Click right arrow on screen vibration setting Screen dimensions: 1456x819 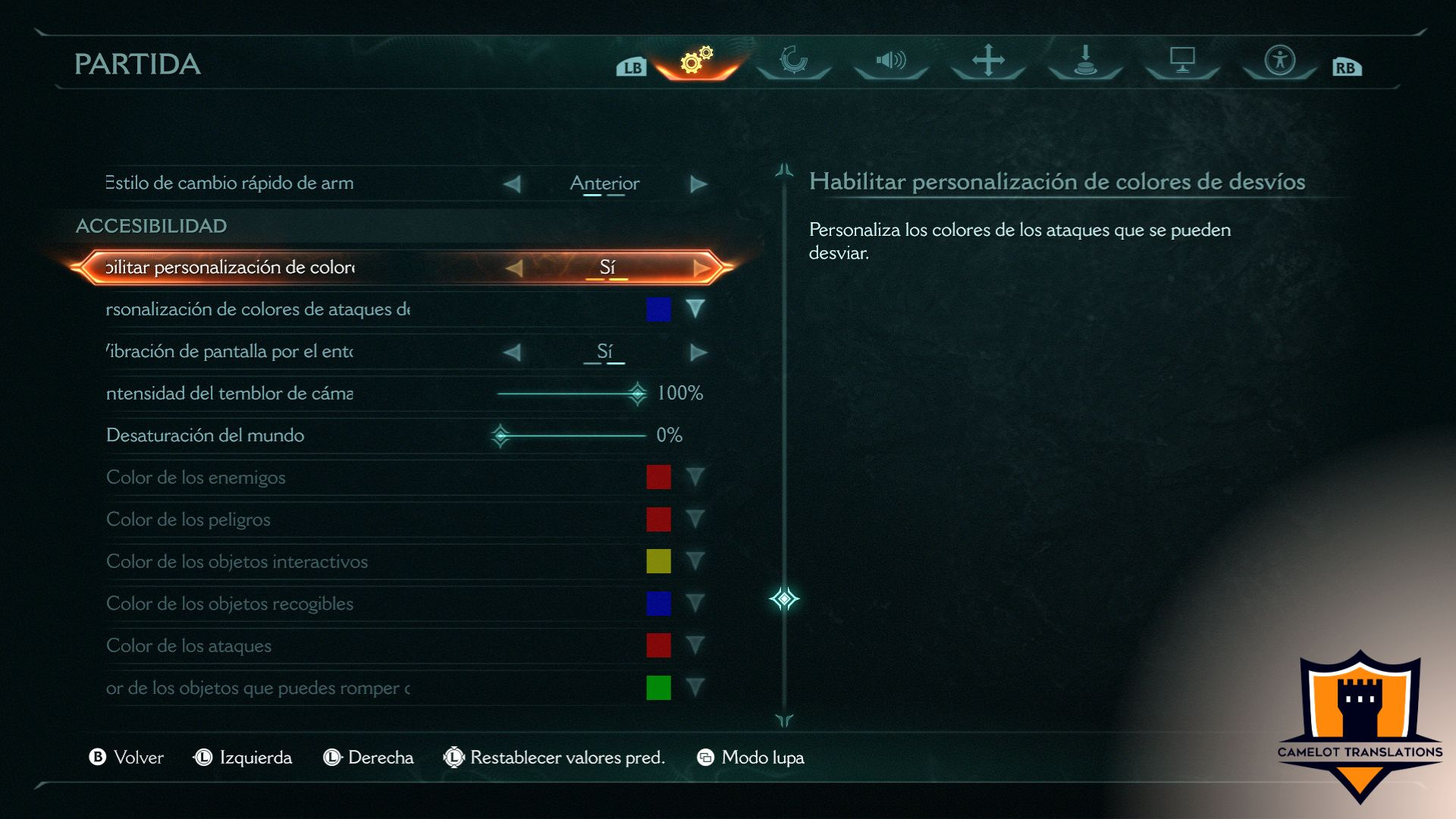tap(698, 353)
